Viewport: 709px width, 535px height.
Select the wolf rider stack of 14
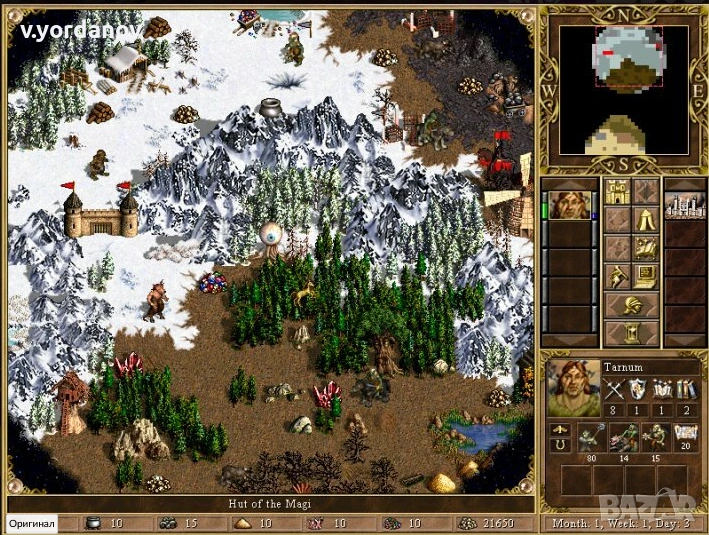coord(622,436)
